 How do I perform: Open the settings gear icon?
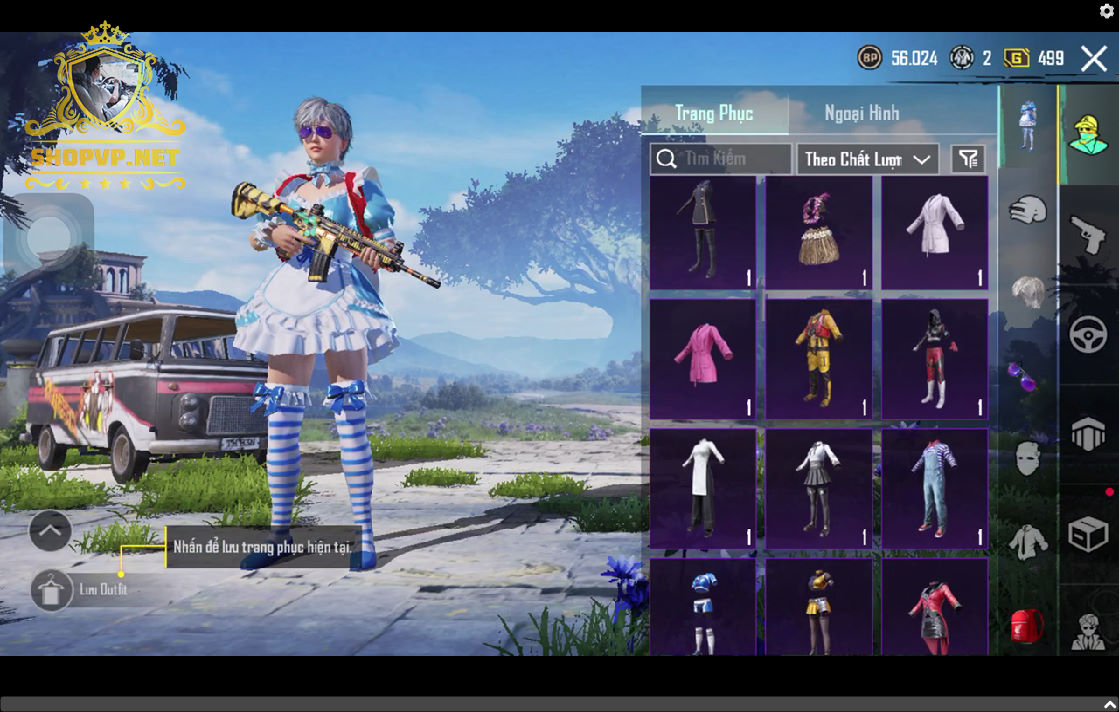[1106, 11]
